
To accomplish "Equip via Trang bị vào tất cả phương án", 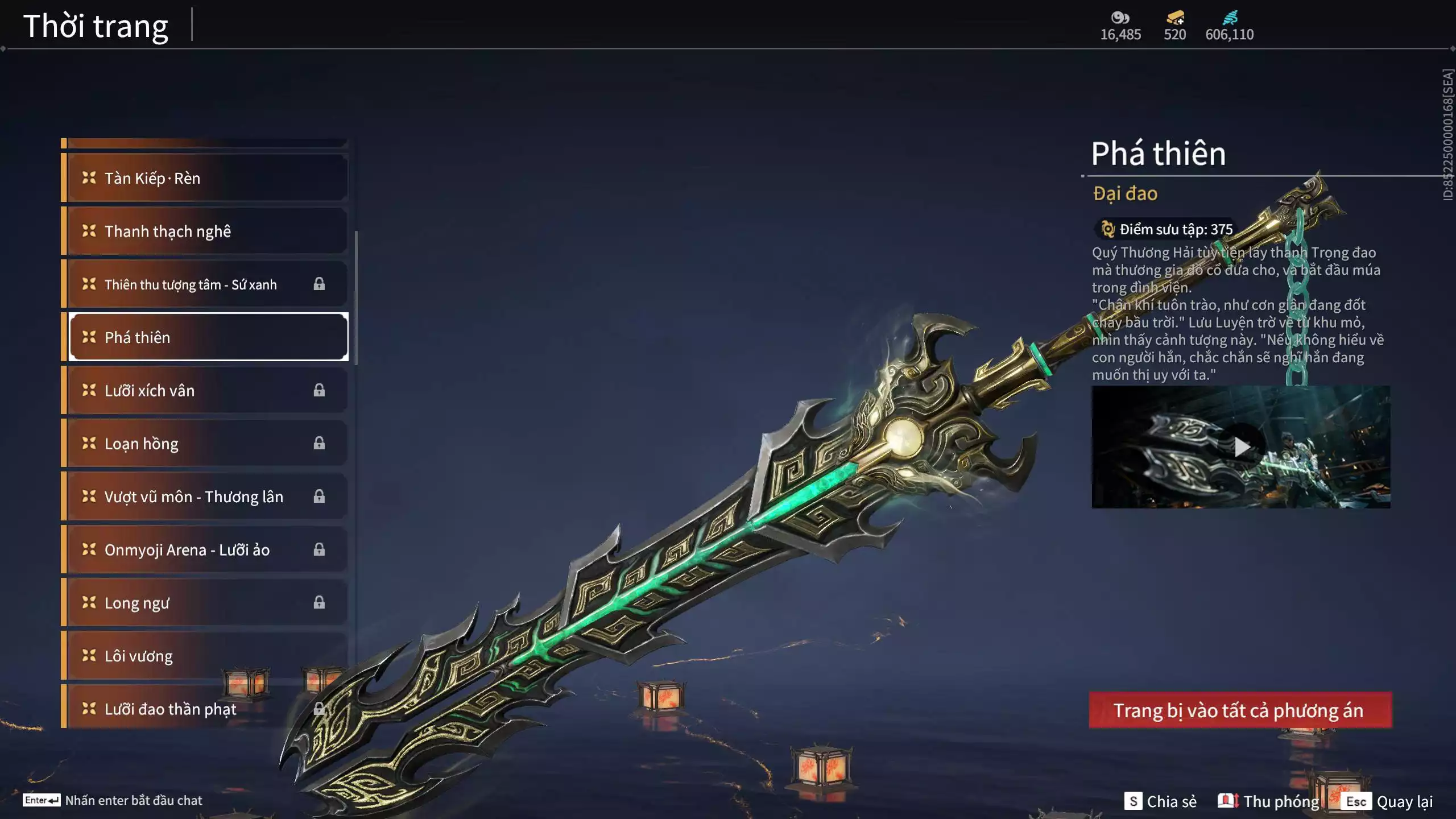I will tap(1240, 710).
